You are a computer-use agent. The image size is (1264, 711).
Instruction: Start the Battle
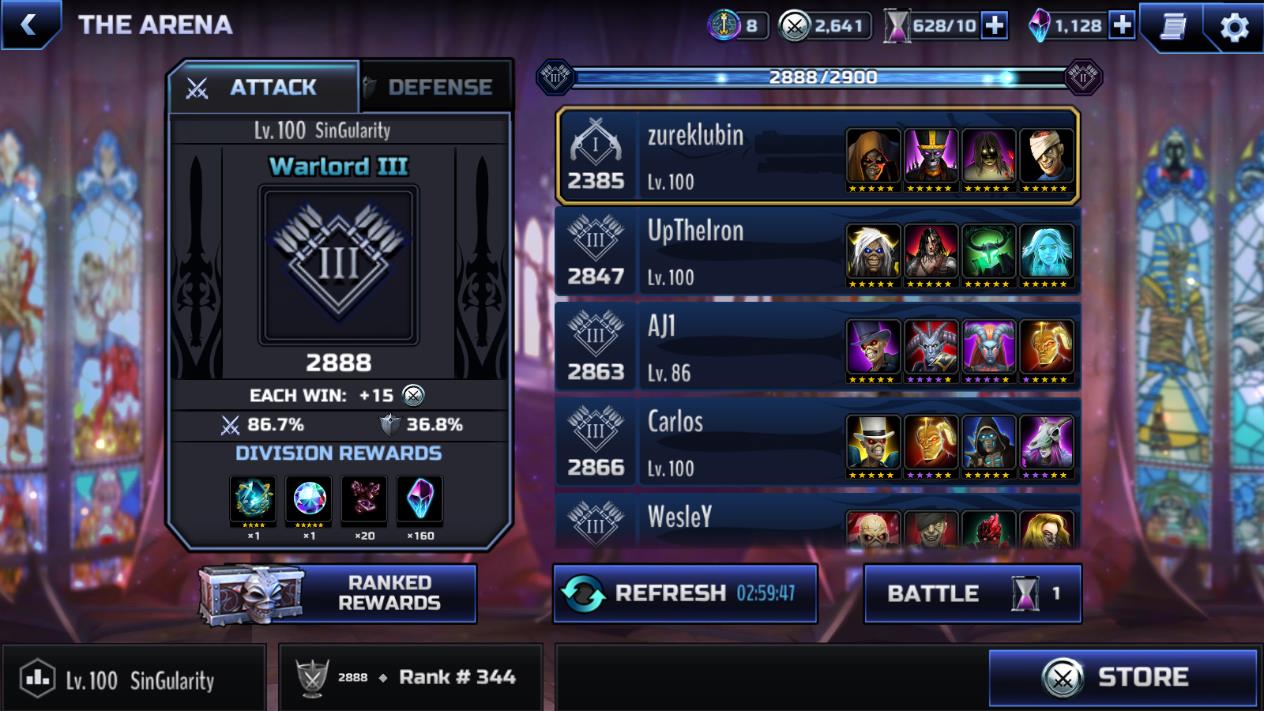click(x=972, y=593)
